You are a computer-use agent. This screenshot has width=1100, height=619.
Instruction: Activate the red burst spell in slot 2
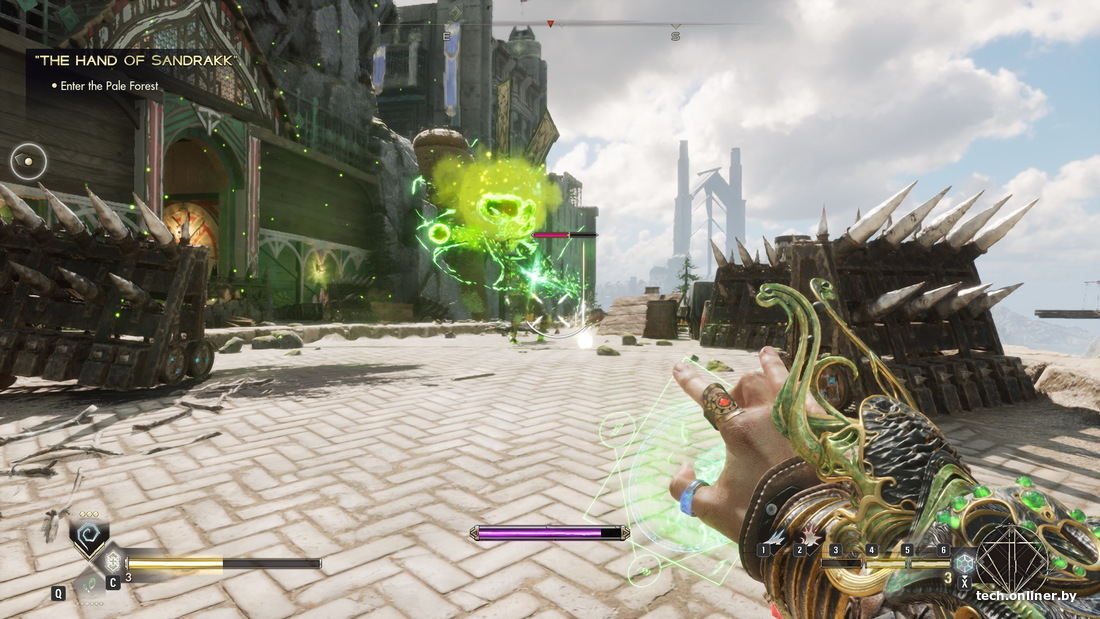click(x=807, y=537)
